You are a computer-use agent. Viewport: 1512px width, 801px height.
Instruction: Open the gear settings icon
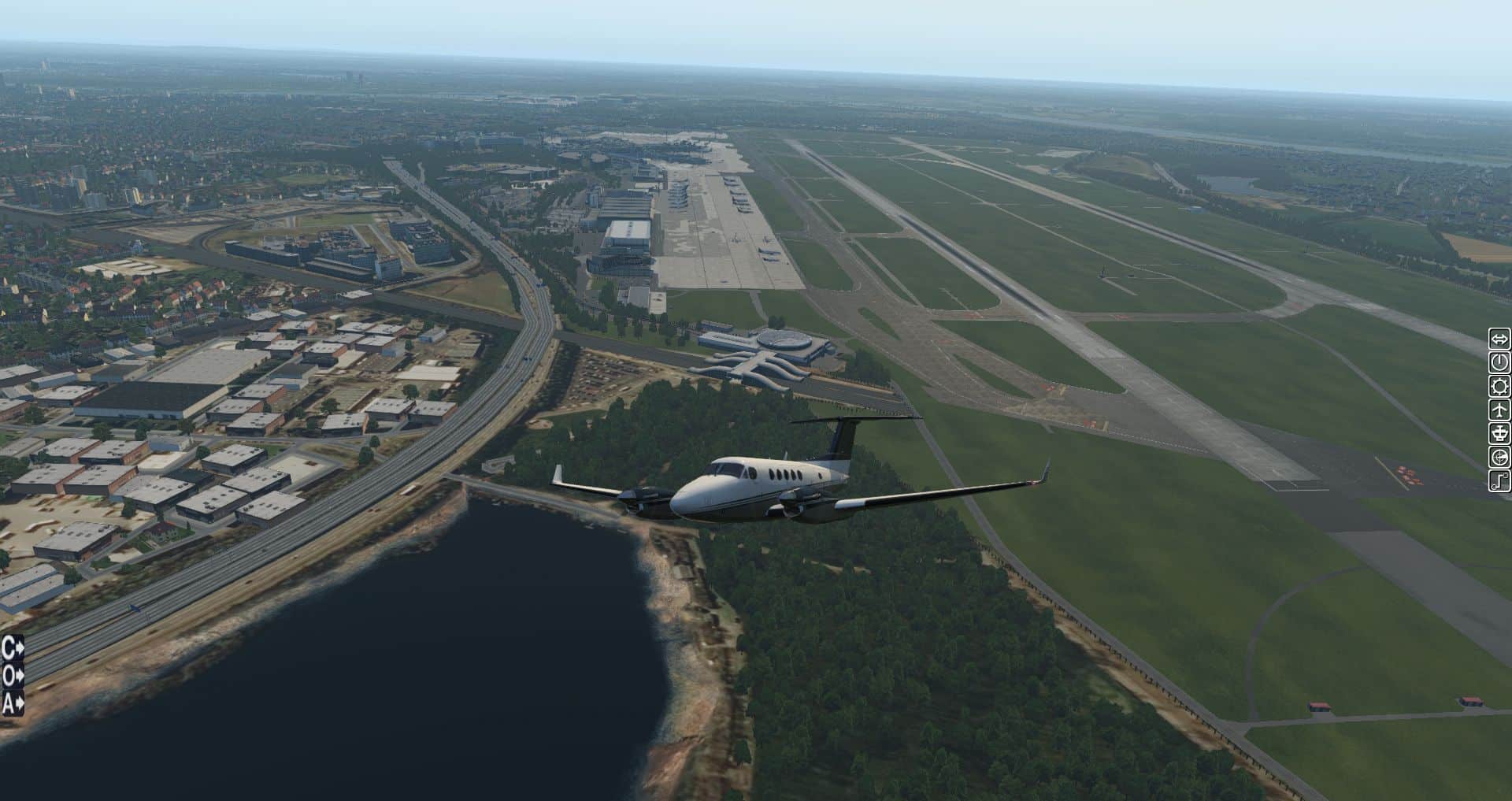coord(1499,386)
